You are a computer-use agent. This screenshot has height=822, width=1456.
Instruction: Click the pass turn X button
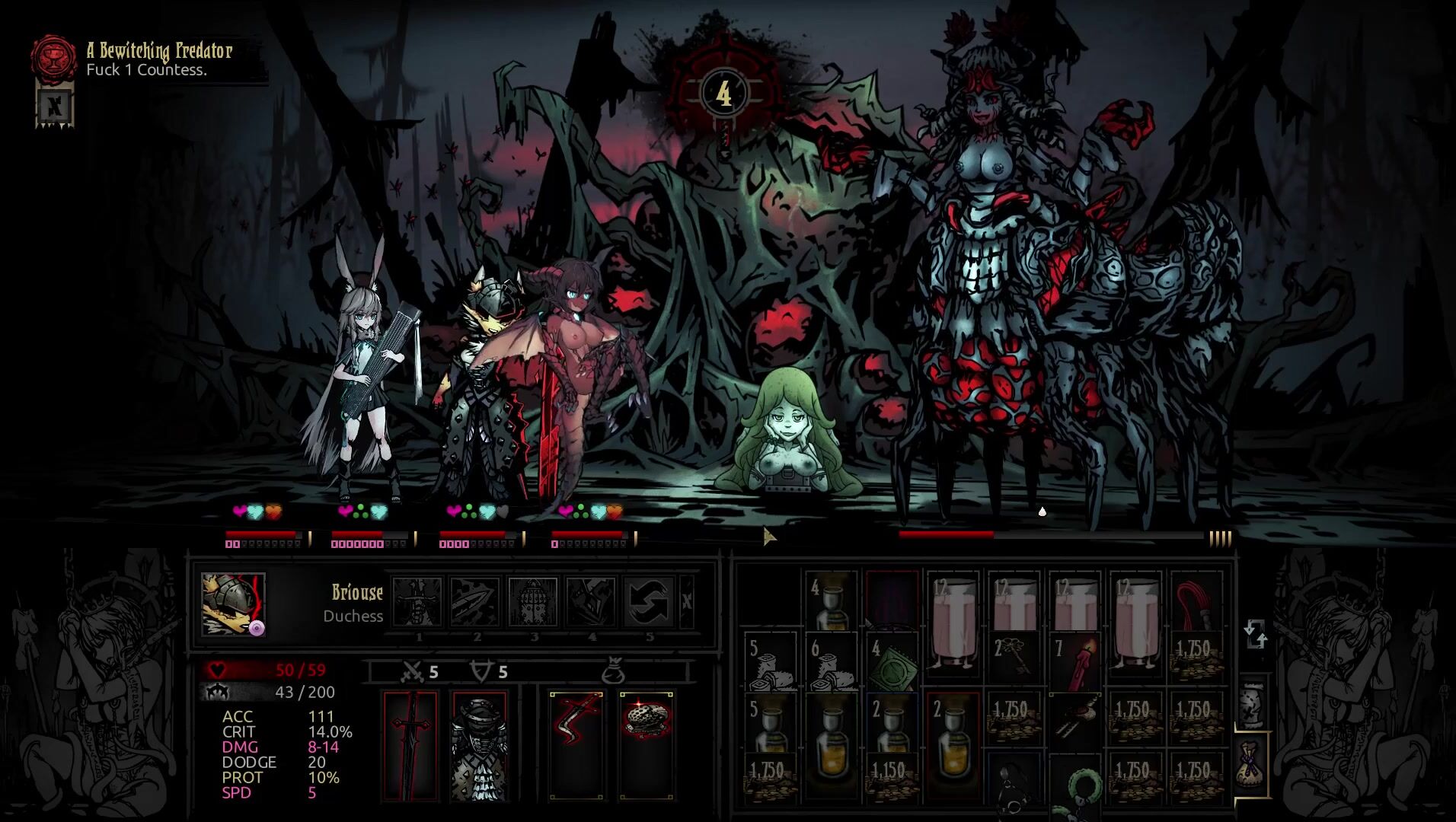tap(687, 602)
